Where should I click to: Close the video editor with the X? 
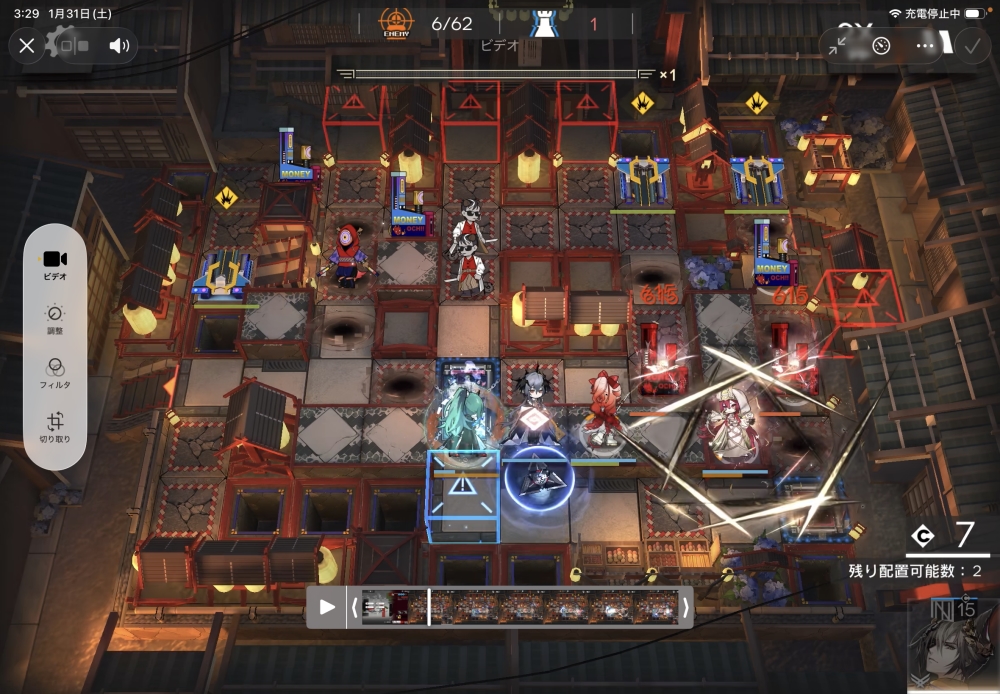pyautogui.click(x=27, y=45)
